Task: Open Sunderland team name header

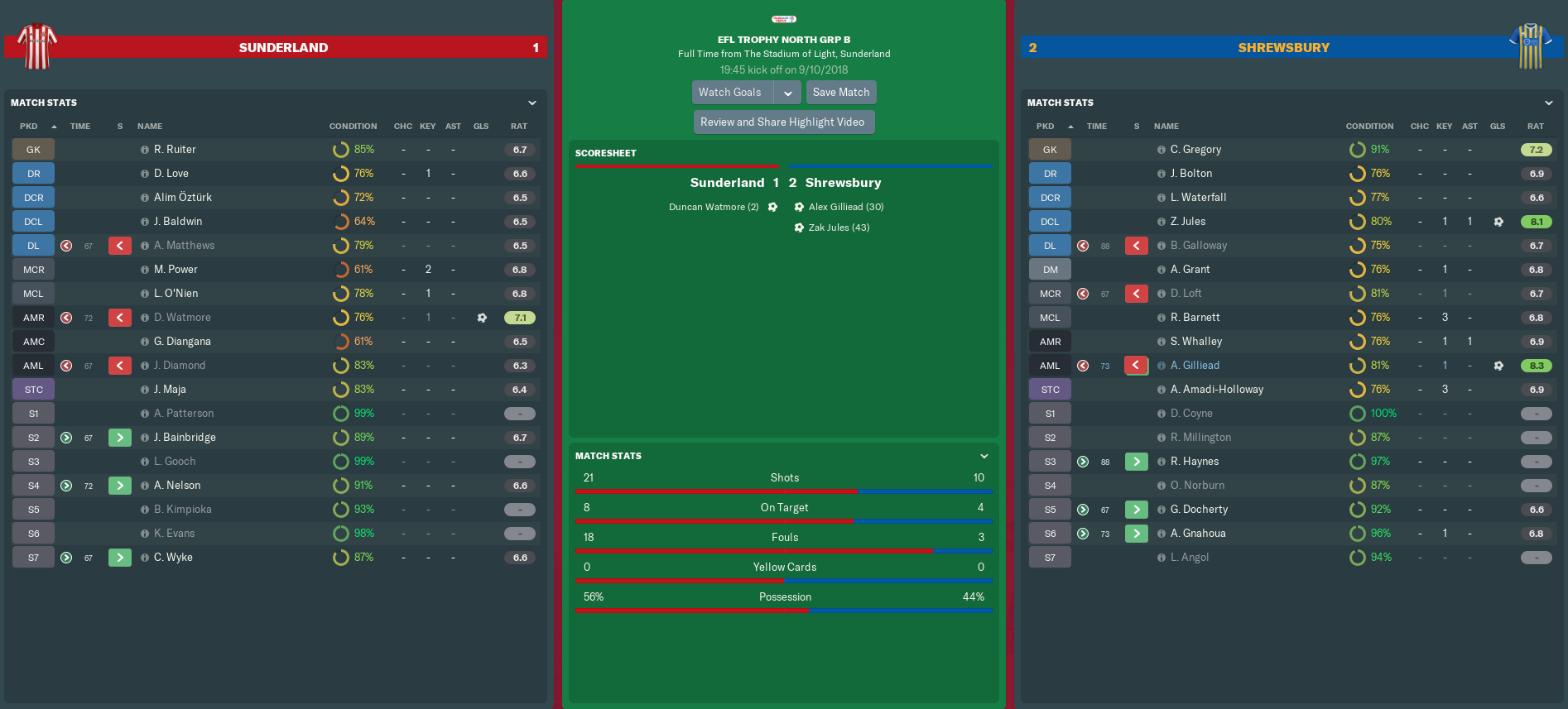Action: [283, 48]
